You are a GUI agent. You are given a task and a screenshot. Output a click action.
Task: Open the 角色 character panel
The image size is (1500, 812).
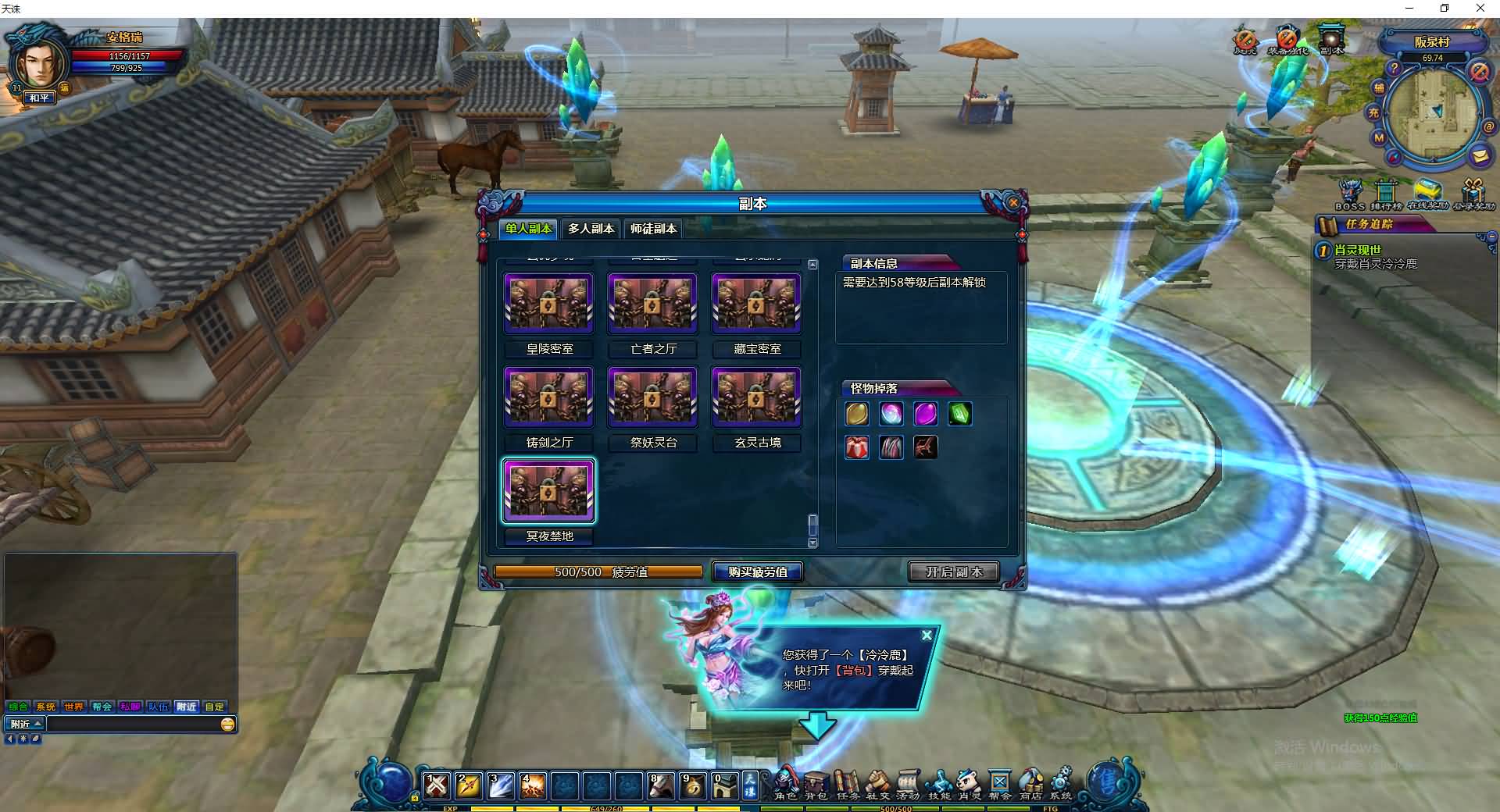[785, 784]
